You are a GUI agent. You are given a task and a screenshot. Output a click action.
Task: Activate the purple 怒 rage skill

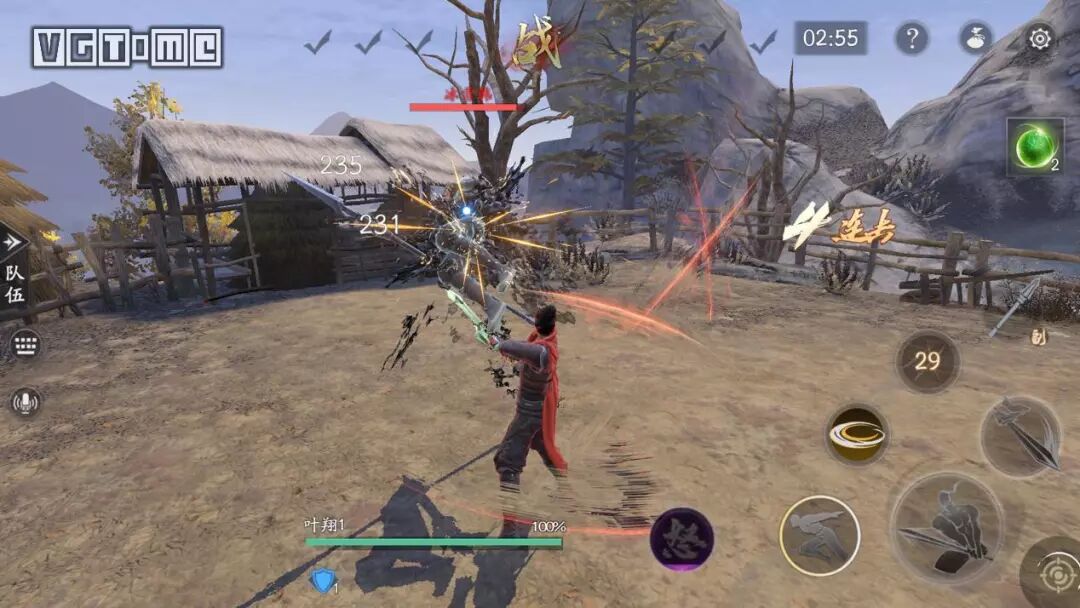tap(682, 539)
